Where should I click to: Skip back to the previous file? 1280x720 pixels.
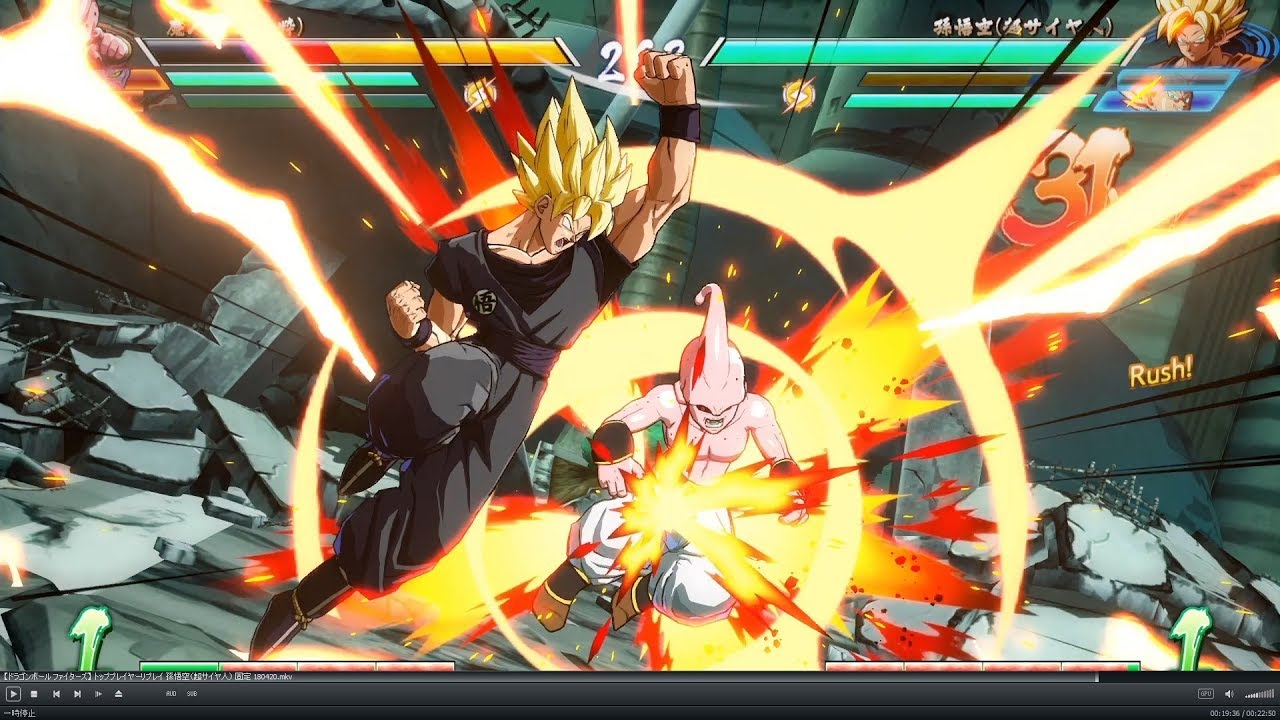(x=57, y=693)
